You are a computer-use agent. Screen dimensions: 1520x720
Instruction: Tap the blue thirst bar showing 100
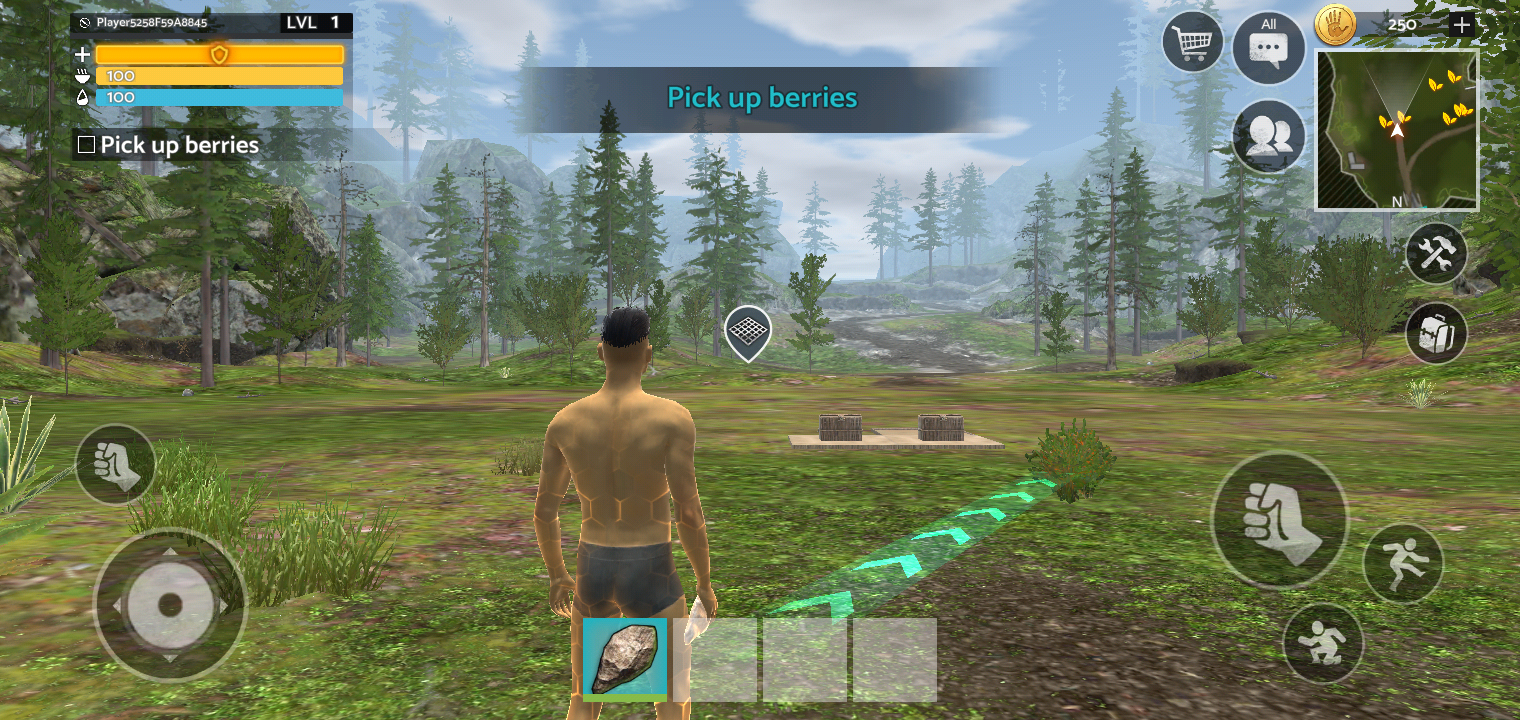[219, 97]
